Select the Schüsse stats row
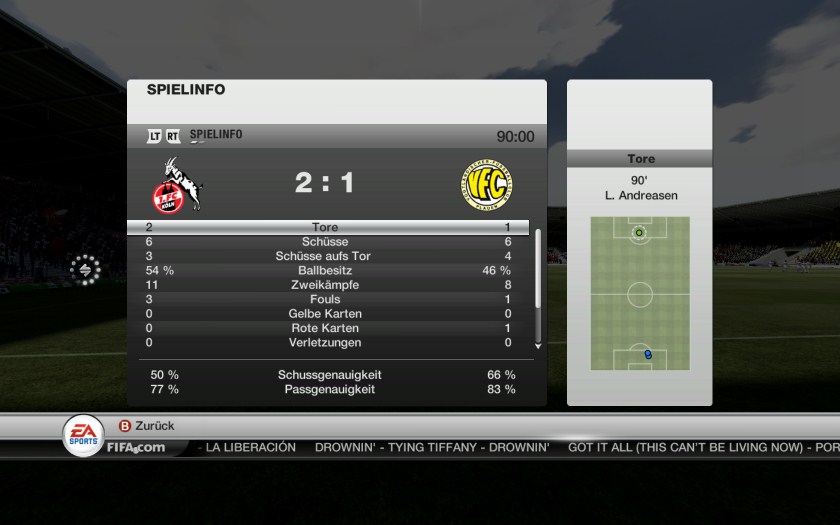The width and height of the screenshot is (840, 525). (x=326, y=242)
